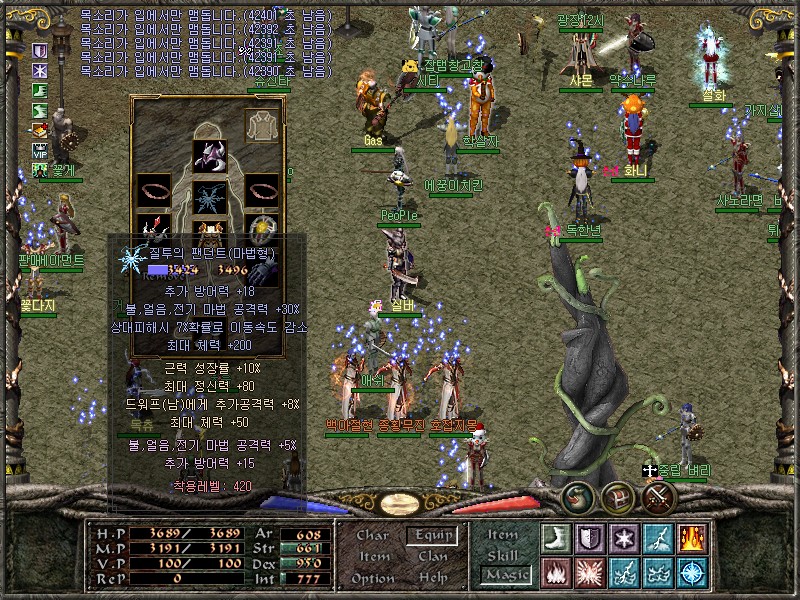
Task: Select the Equip menu button
Action: click(432, 535)
